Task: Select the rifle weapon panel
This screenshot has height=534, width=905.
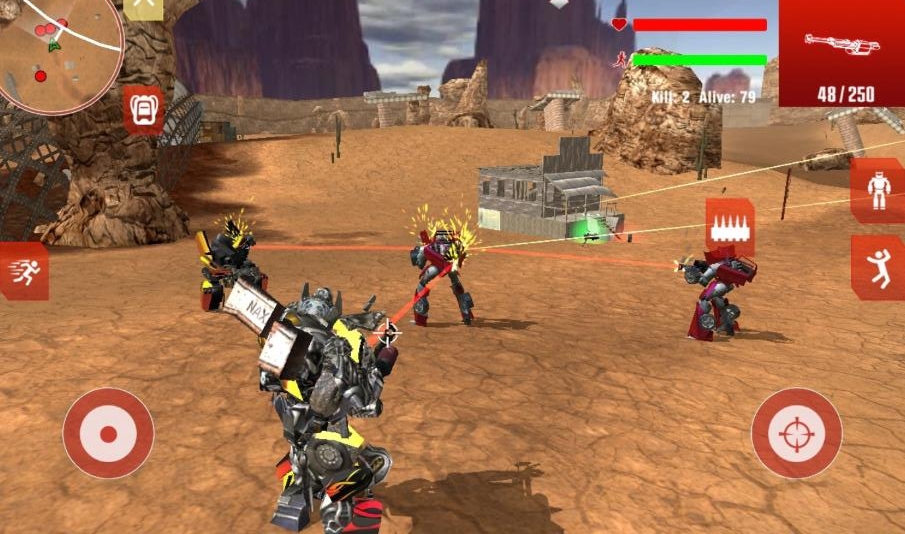Action: point(842,53)
